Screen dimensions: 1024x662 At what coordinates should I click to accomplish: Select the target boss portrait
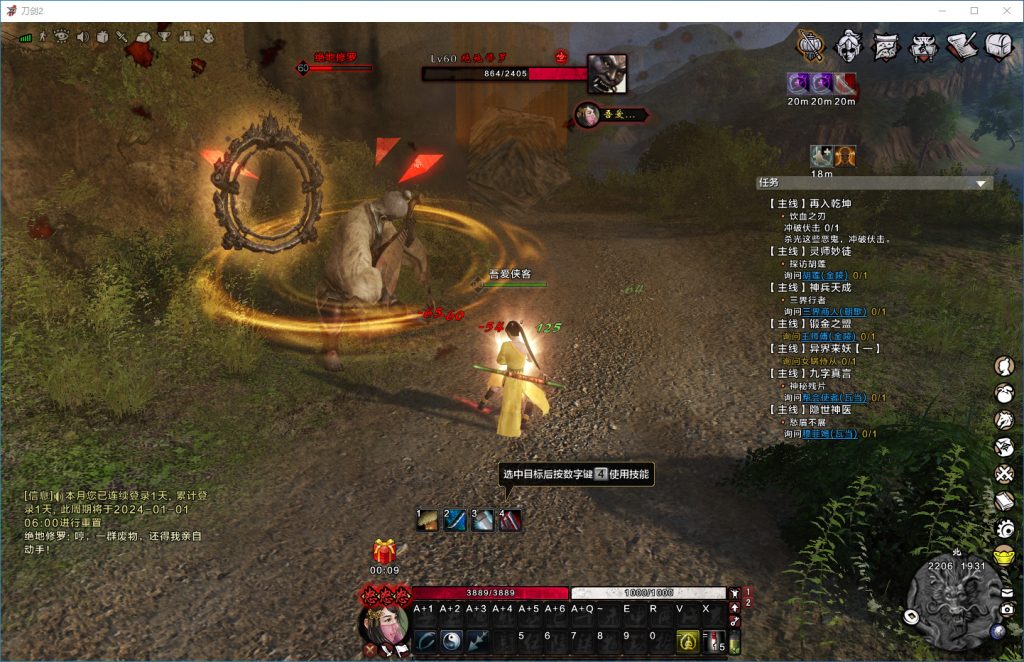click(607, 74)
